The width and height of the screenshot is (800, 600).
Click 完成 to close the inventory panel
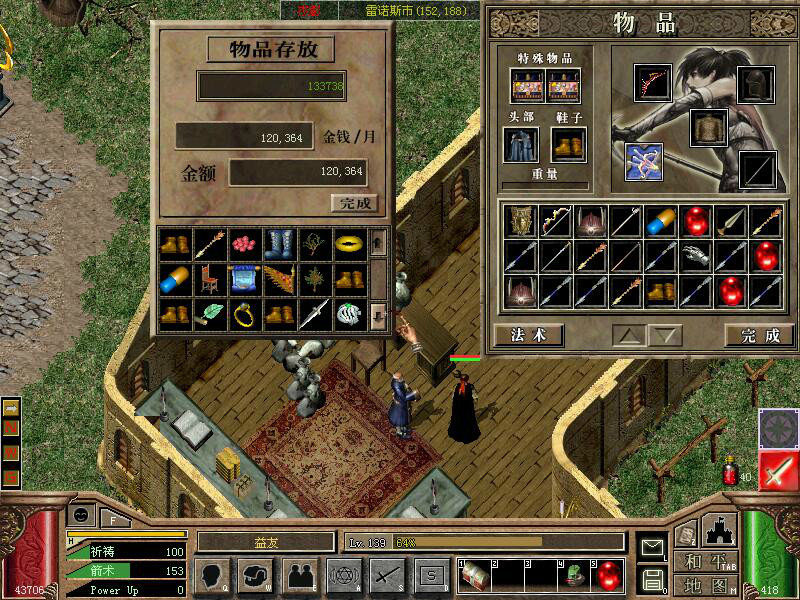coord(752,335)
